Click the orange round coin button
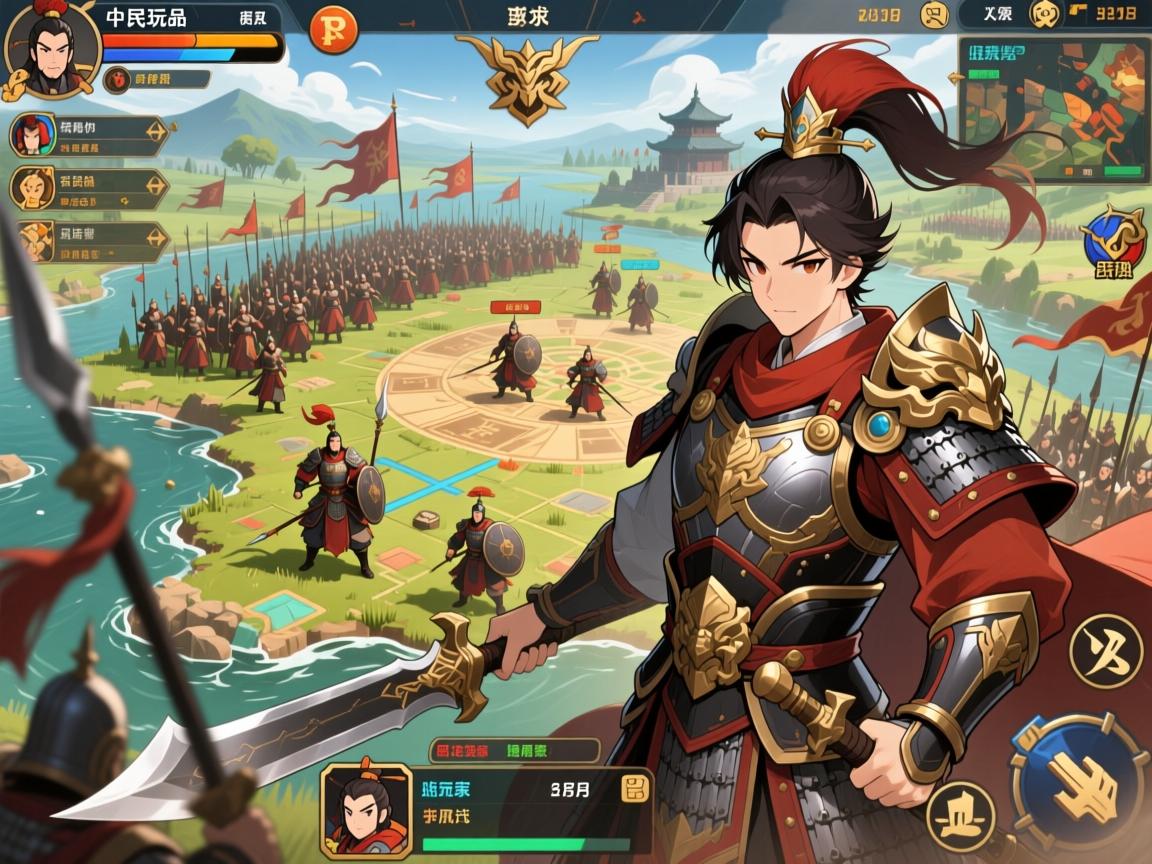The image size is (1152, 864). [333, 28]
